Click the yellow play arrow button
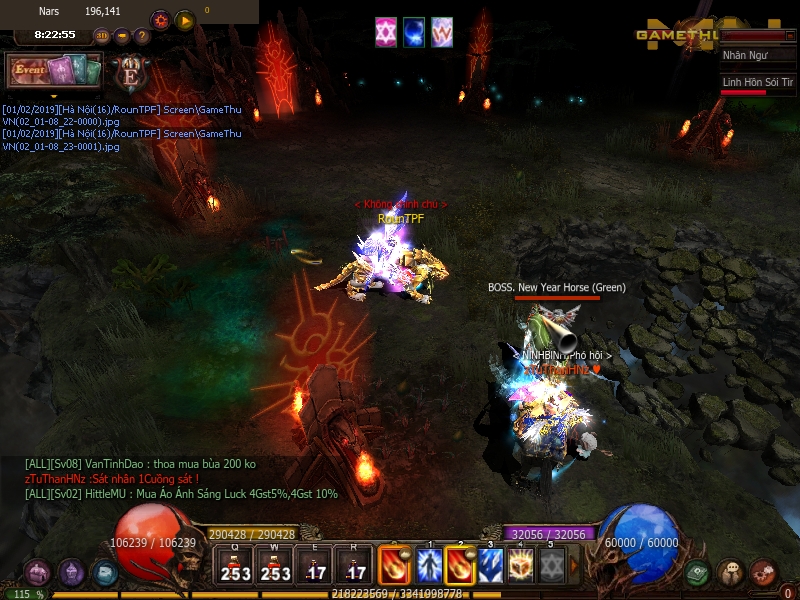Screen dimensions: 800x600 tap(184, 20)
